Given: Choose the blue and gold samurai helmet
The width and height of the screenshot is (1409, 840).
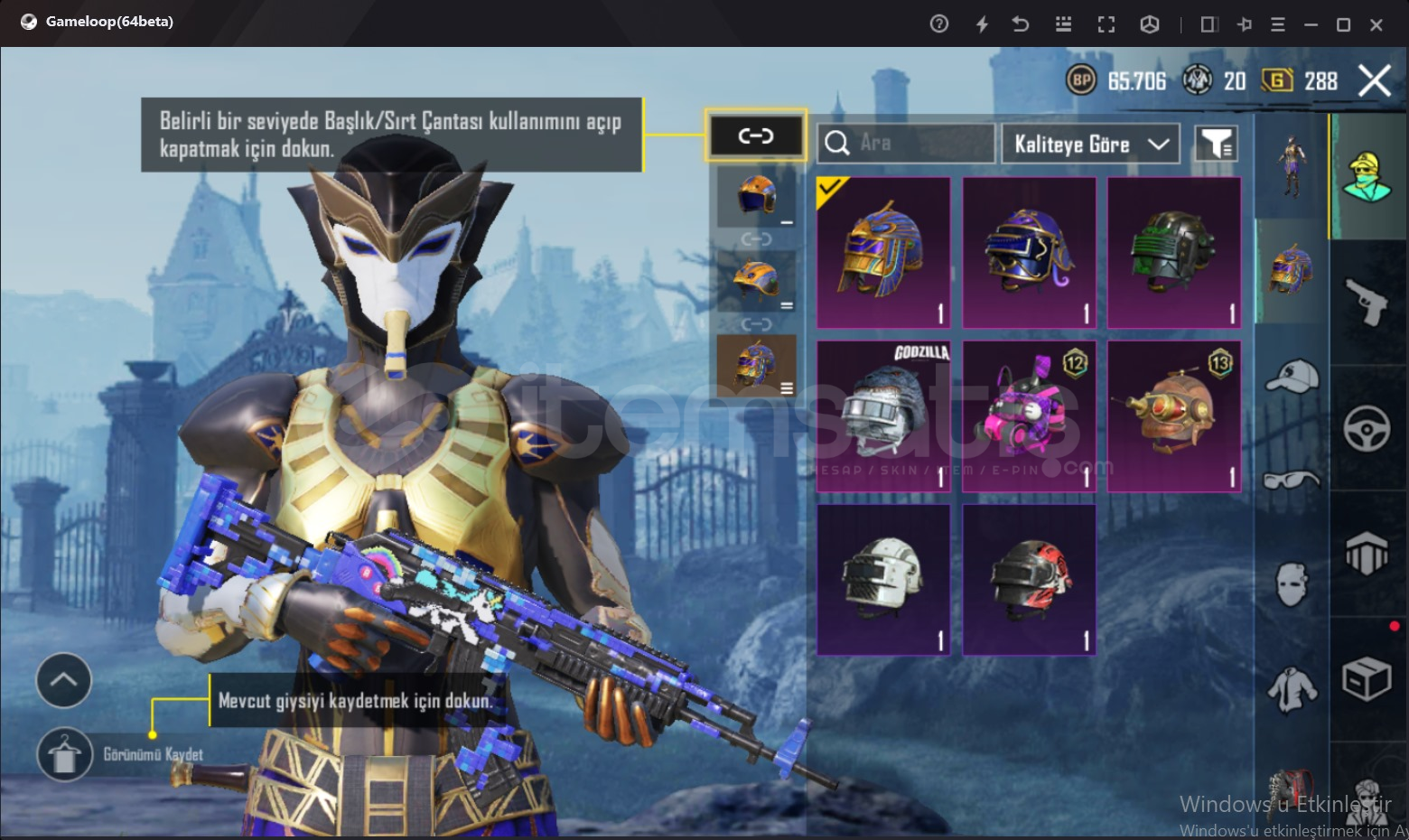Looking at the screenshot, I should pos(1029,252).
